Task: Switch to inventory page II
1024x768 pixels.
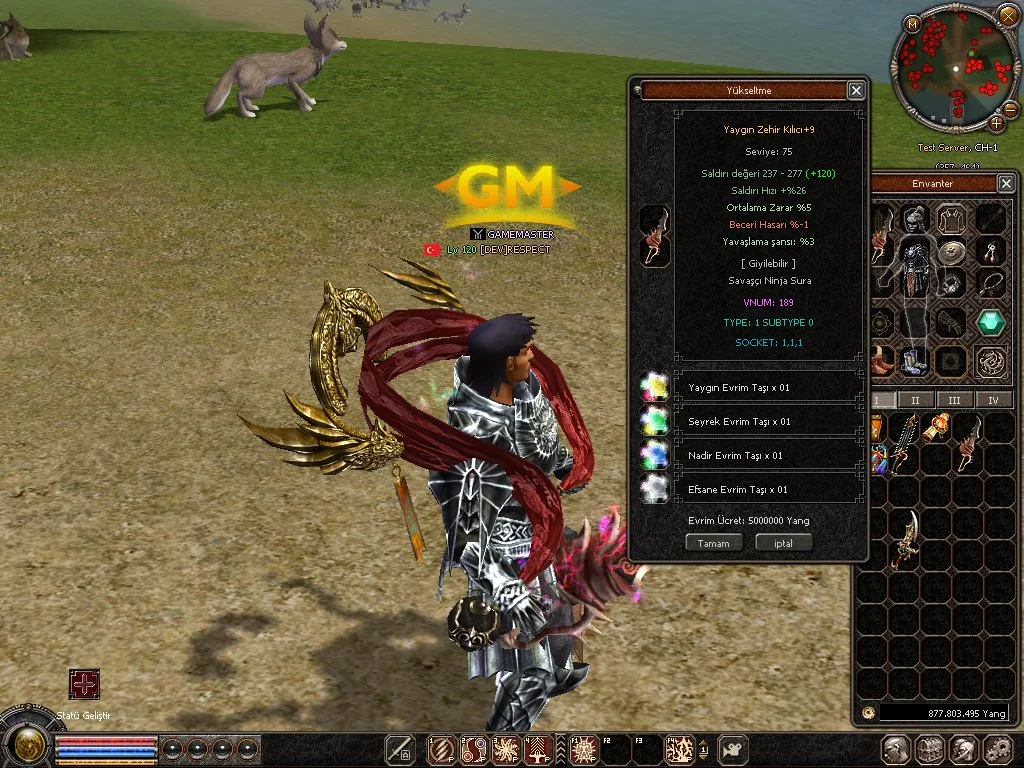Action: pyautogui.click(x=917, y=400)
